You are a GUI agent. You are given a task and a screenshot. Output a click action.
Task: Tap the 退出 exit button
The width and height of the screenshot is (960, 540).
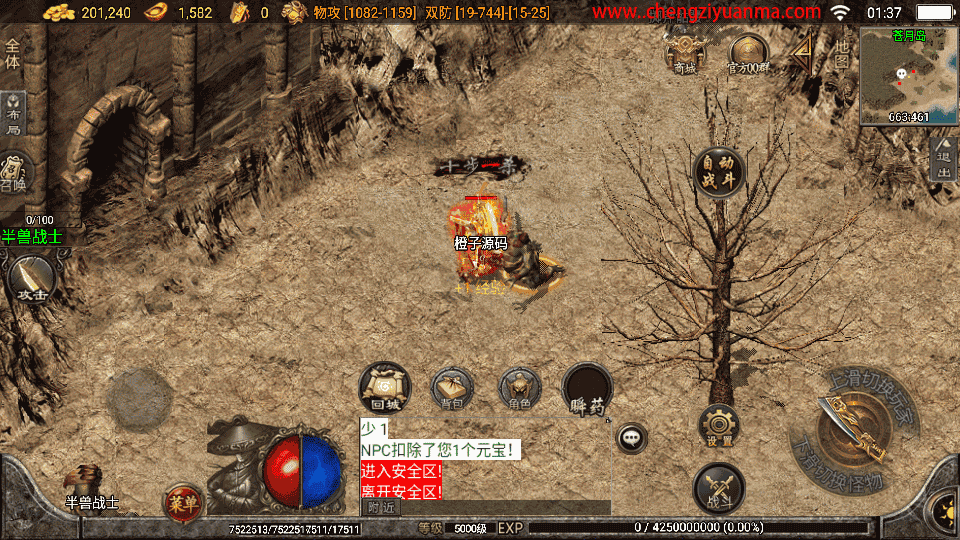(943, 161)
